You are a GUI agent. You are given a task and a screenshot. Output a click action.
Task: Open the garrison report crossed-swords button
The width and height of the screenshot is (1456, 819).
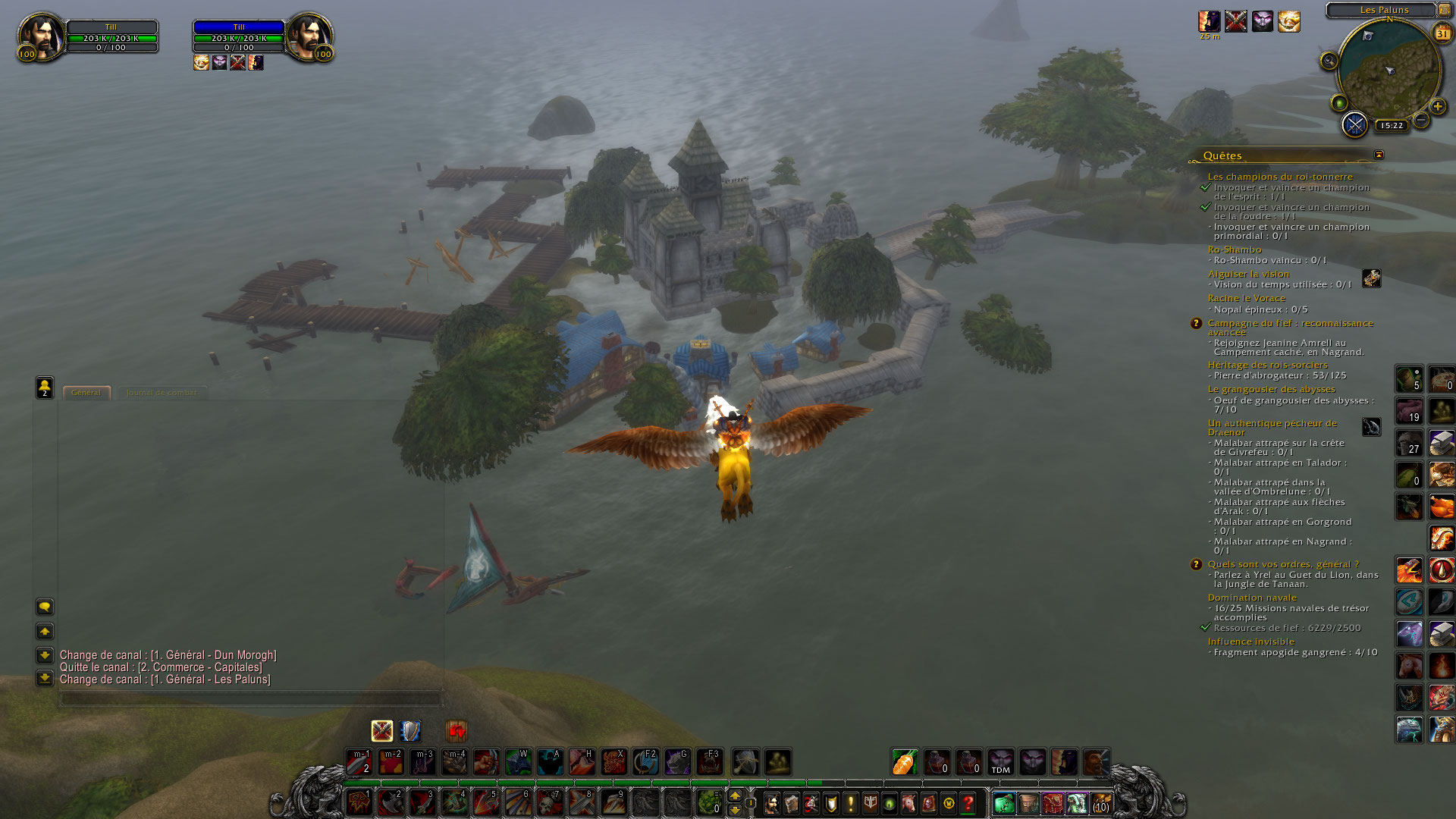pos(1354,124)
